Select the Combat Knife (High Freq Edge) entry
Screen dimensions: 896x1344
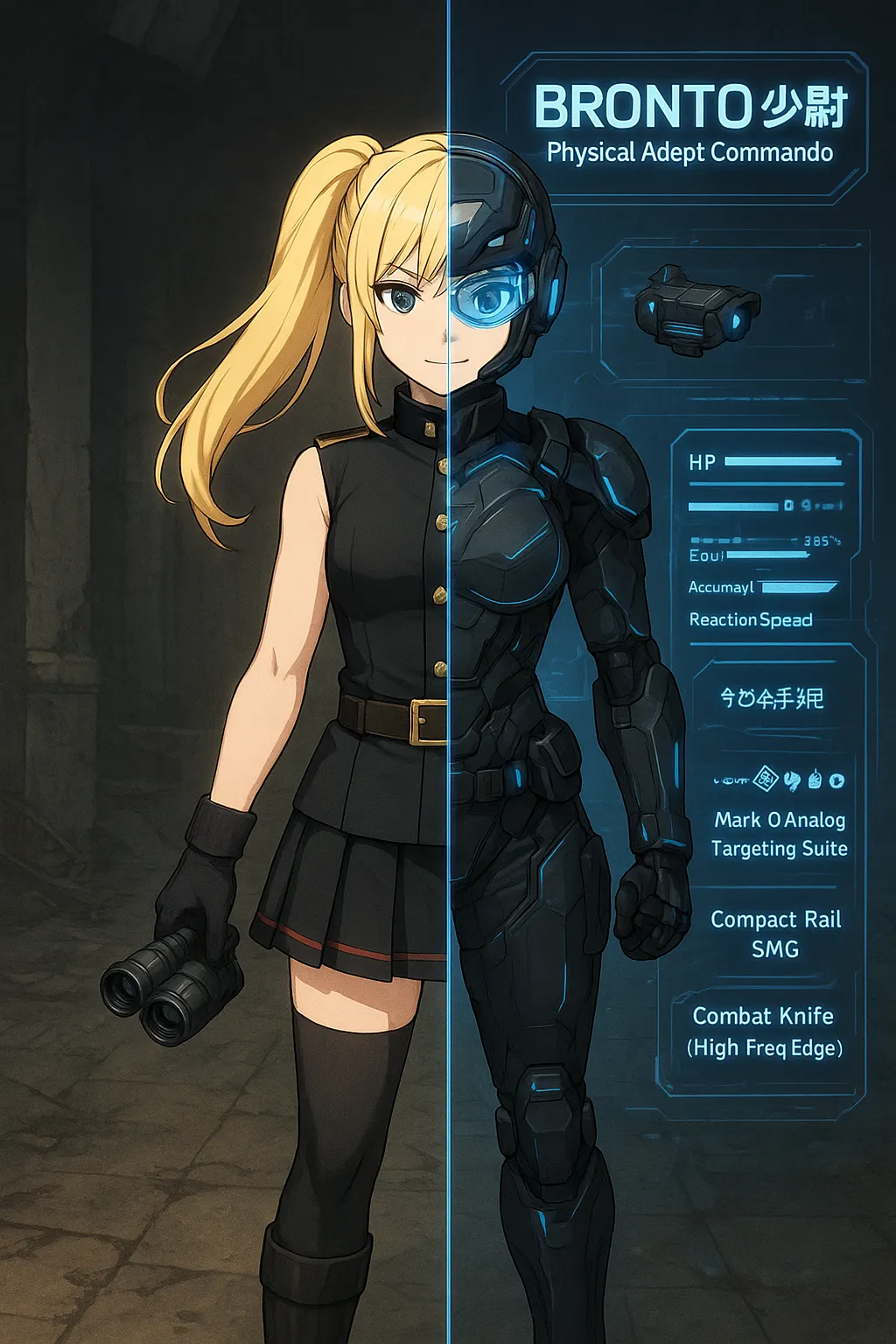[x=764, y=1032]
